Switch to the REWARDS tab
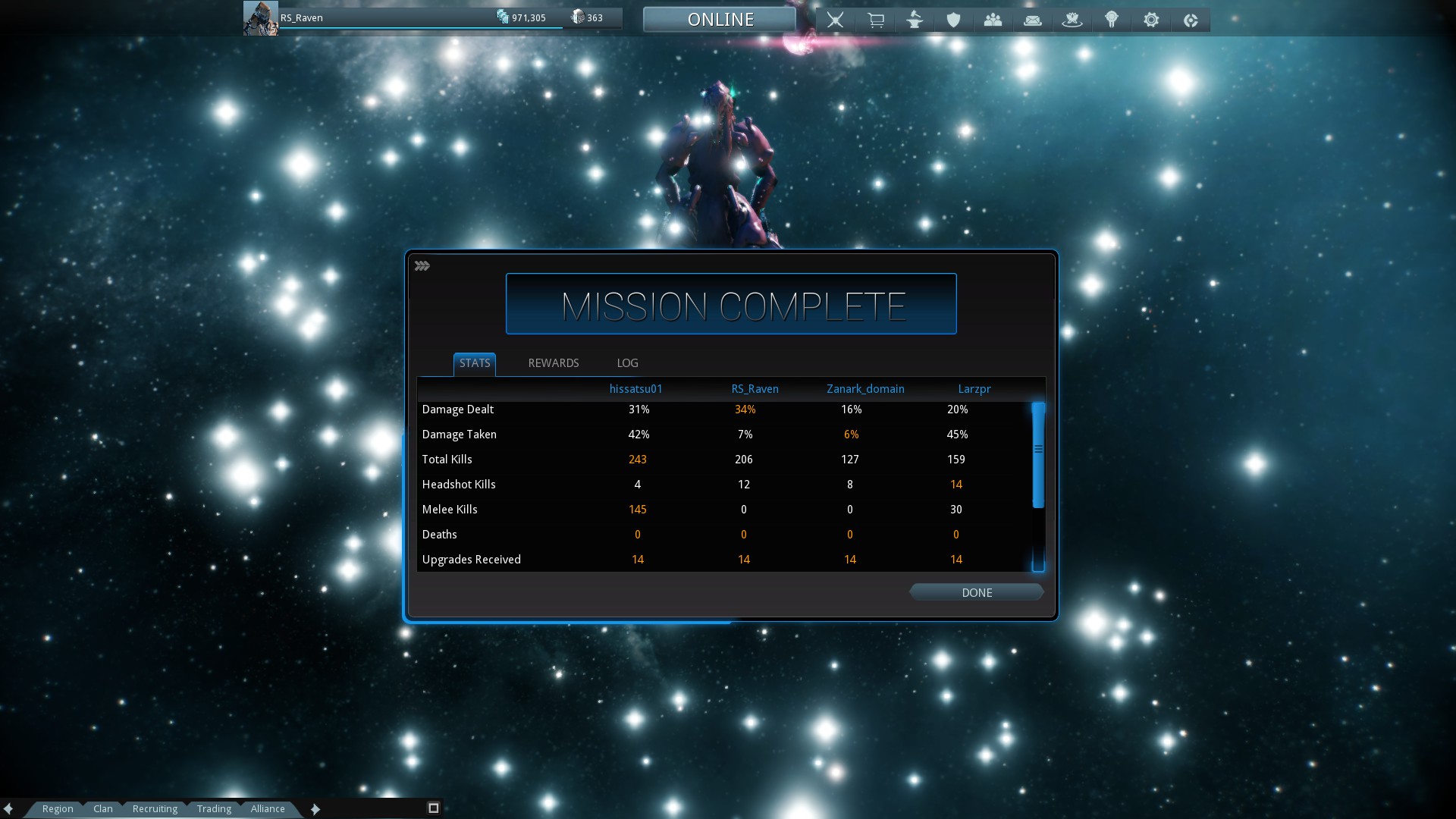 click(553, 363)
